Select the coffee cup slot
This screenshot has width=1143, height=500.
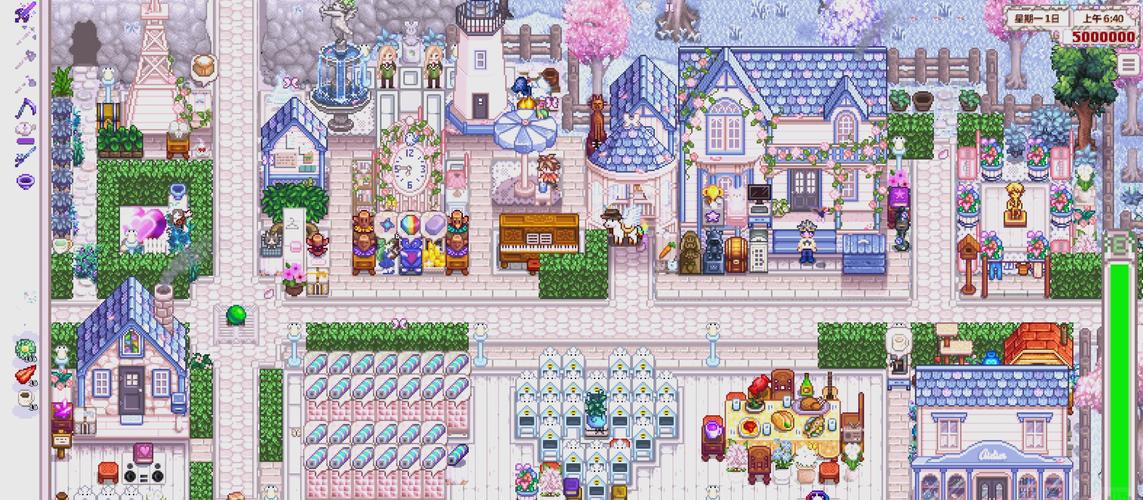25,398
